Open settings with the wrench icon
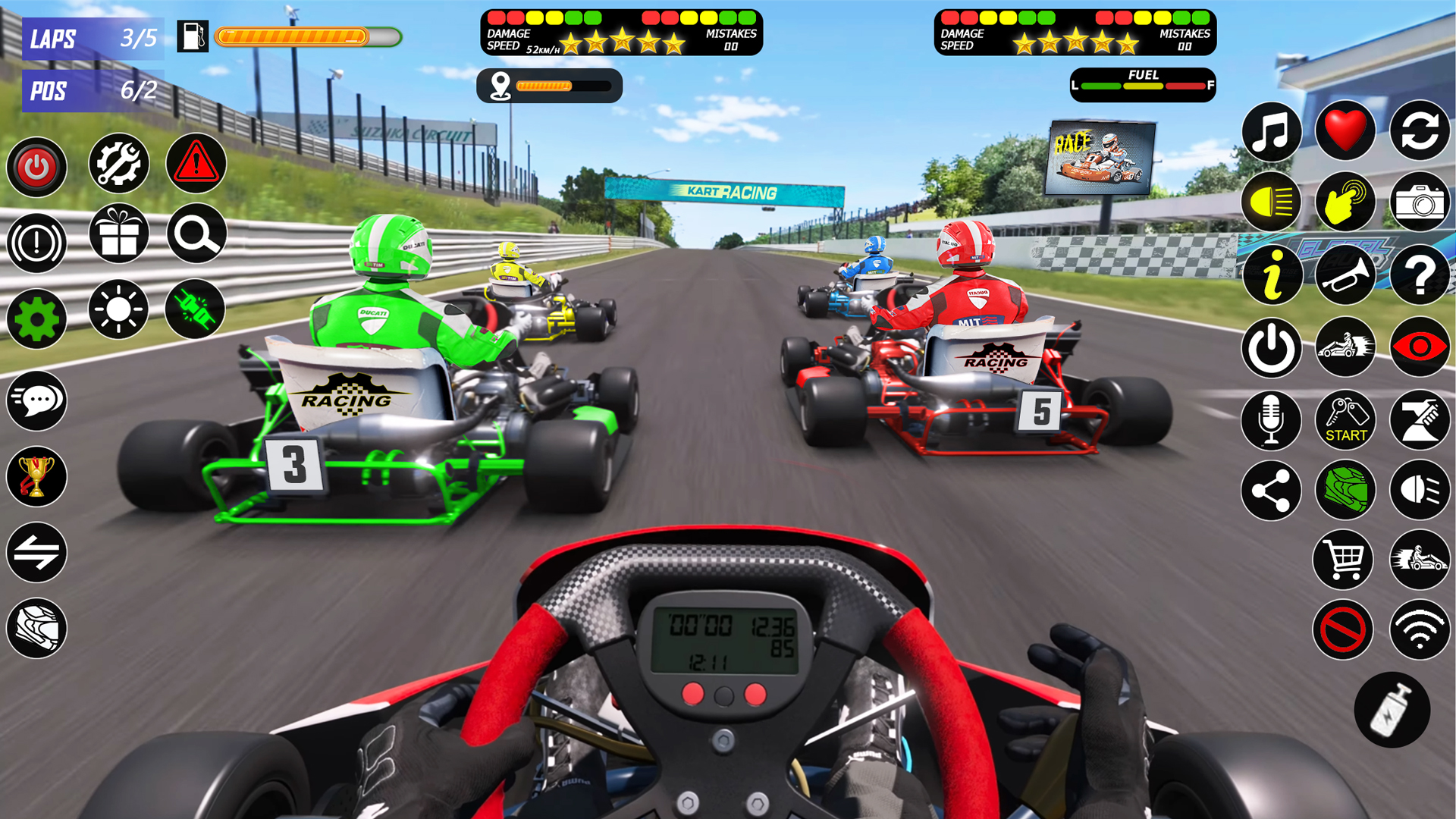Image resolution: width=1456 pixels, height=819 pixels. 118,164
